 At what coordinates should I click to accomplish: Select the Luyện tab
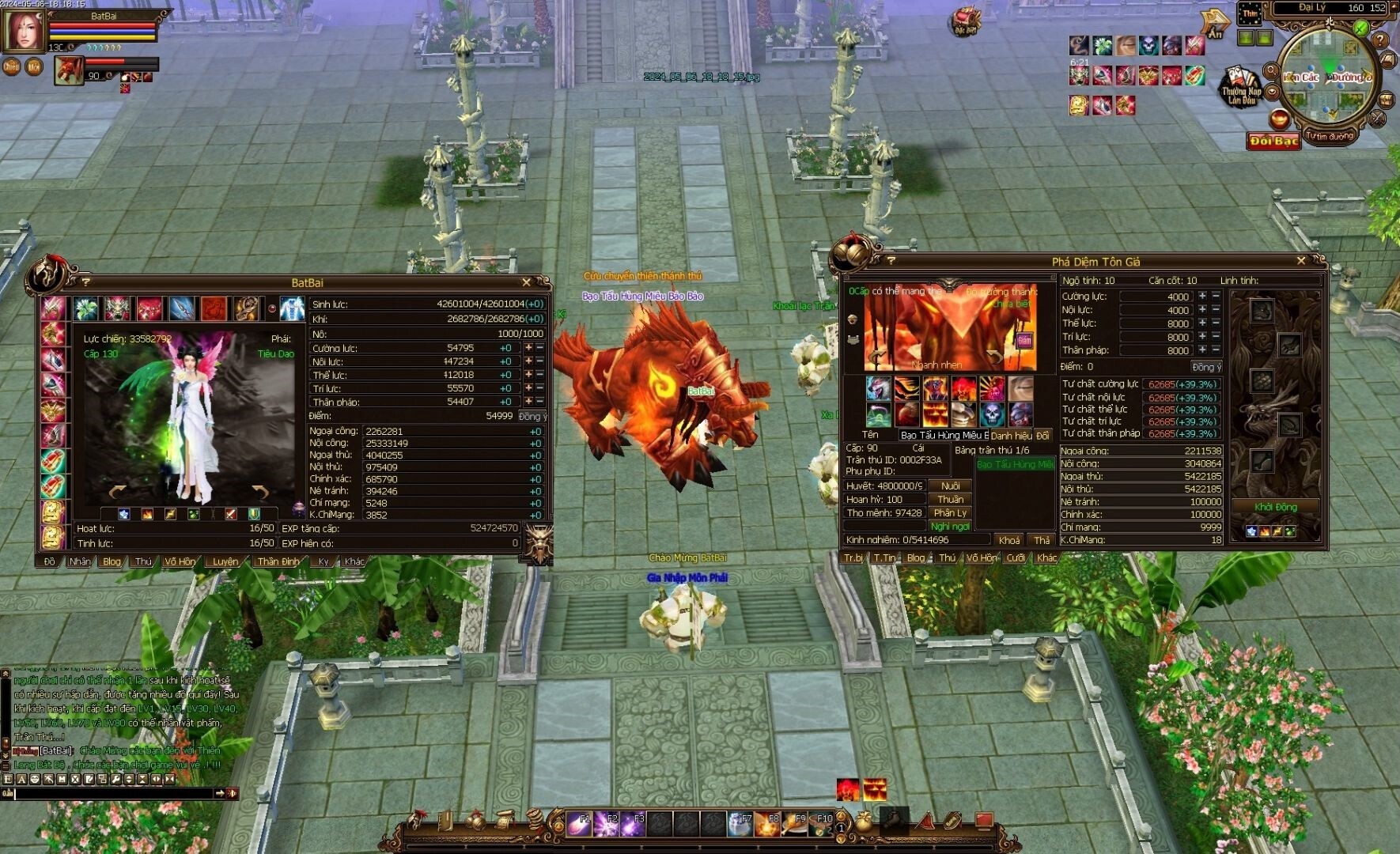click(225, 561)
